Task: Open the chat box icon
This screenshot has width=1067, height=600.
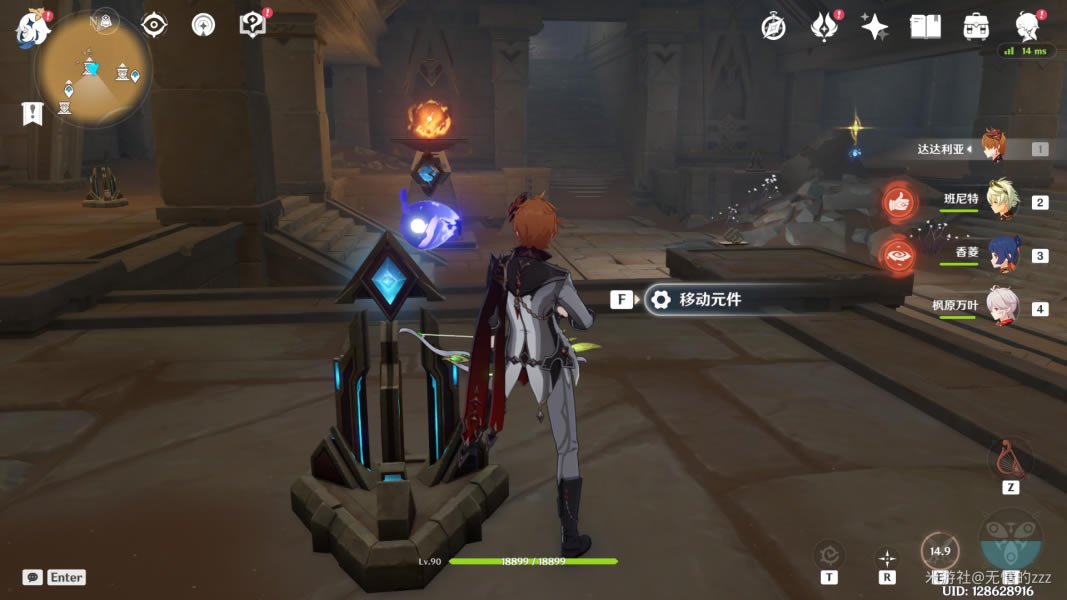Action: pos(33,577)
